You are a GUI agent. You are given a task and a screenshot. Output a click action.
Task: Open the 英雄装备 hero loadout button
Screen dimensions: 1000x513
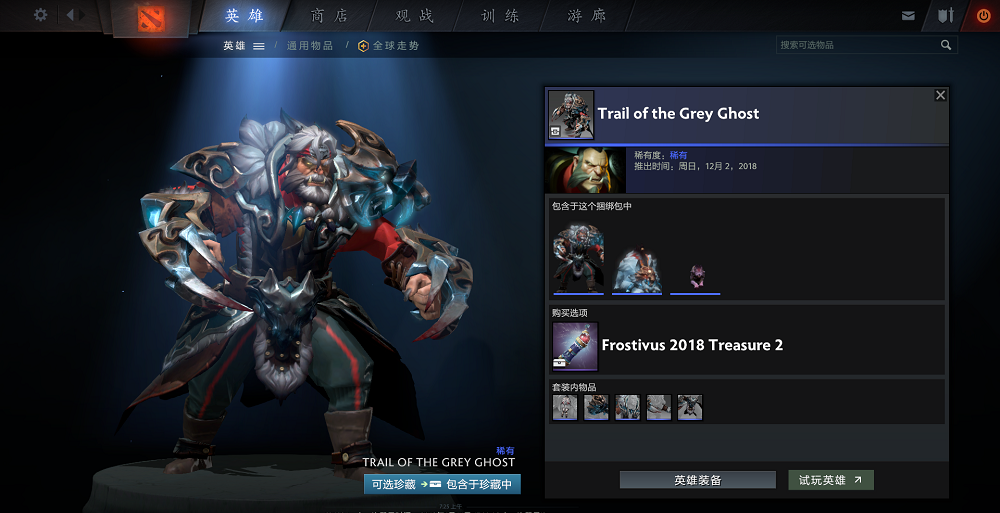(697, 480)
